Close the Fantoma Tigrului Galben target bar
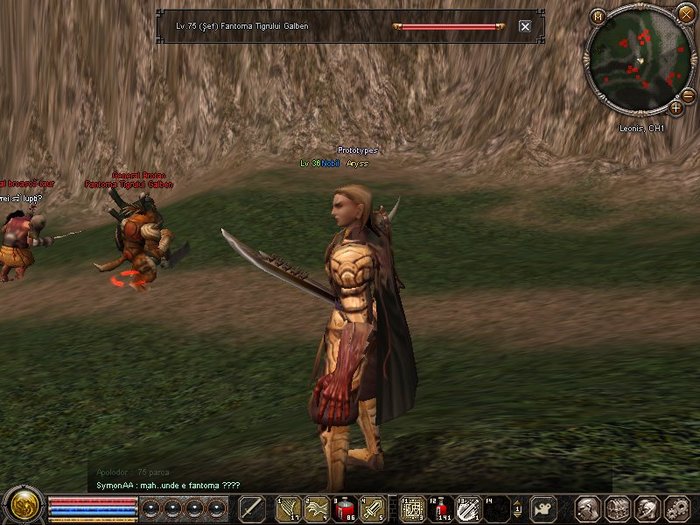700x525 pixels. point(525,27)
